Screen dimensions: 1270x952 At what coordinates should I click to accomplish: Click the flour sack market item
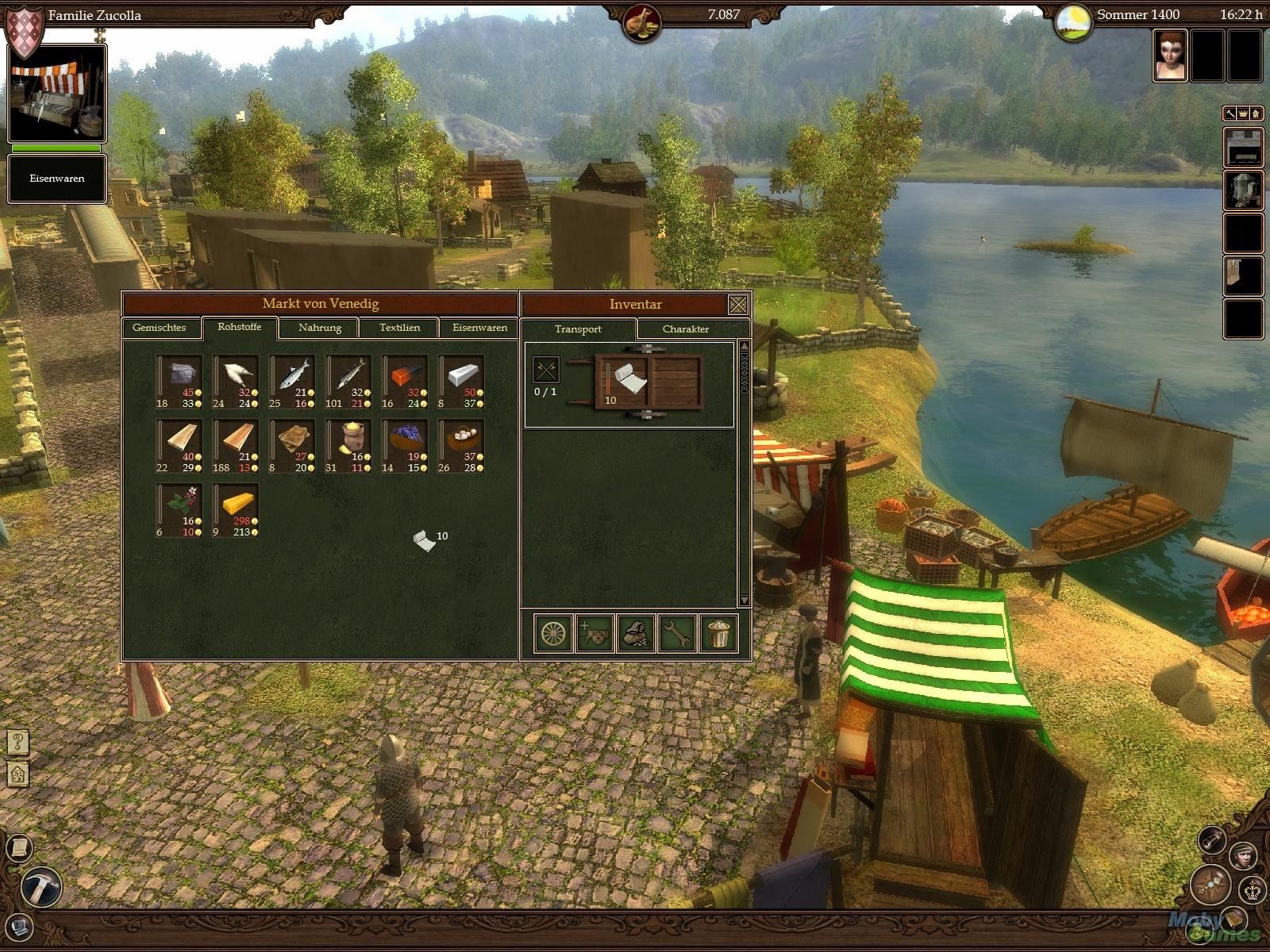(x=348, y=443)
